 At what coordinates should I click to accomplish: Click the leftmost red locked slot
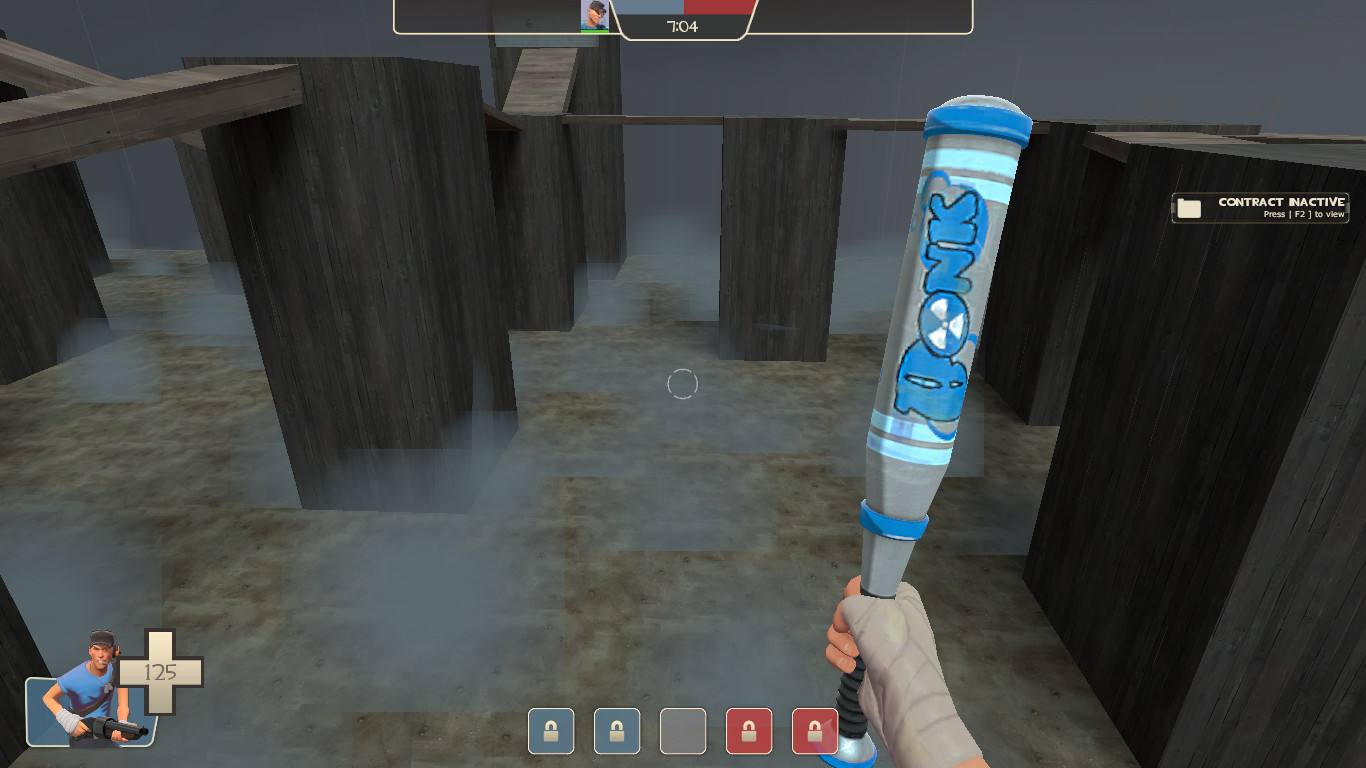(748, 731)
